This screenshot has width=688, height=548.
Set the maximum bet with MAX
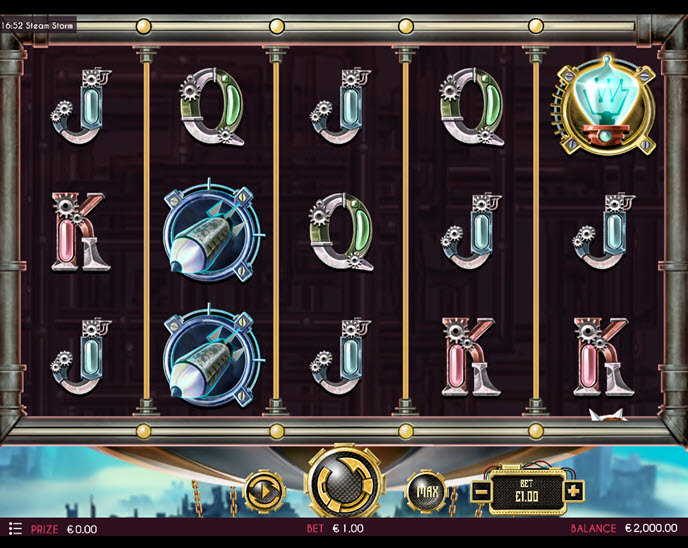(x=426, y=491)
